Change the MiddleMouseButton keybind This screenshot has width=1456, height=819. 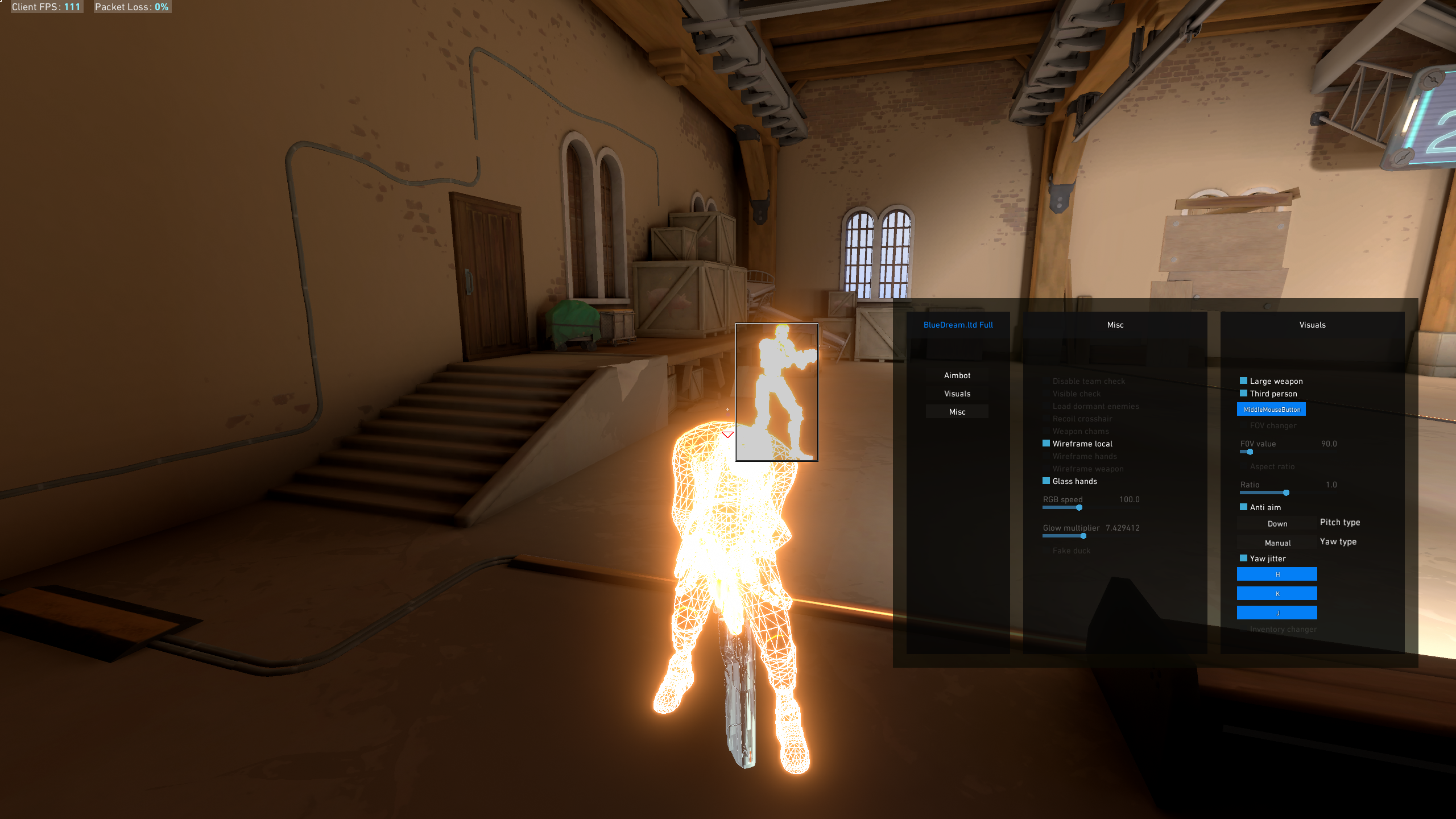[x=1271, y=409]
